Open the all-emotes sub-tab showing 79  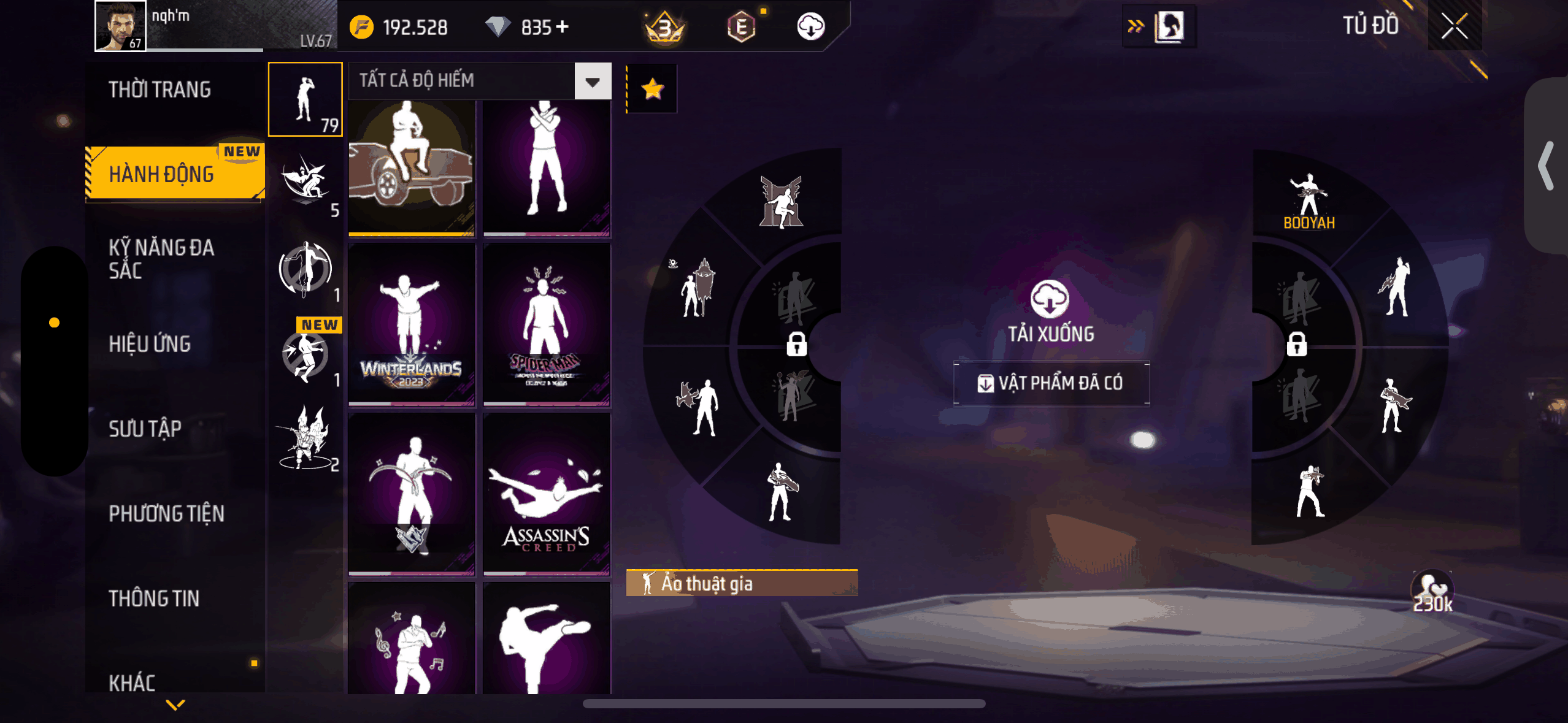(x=306, y=99)
